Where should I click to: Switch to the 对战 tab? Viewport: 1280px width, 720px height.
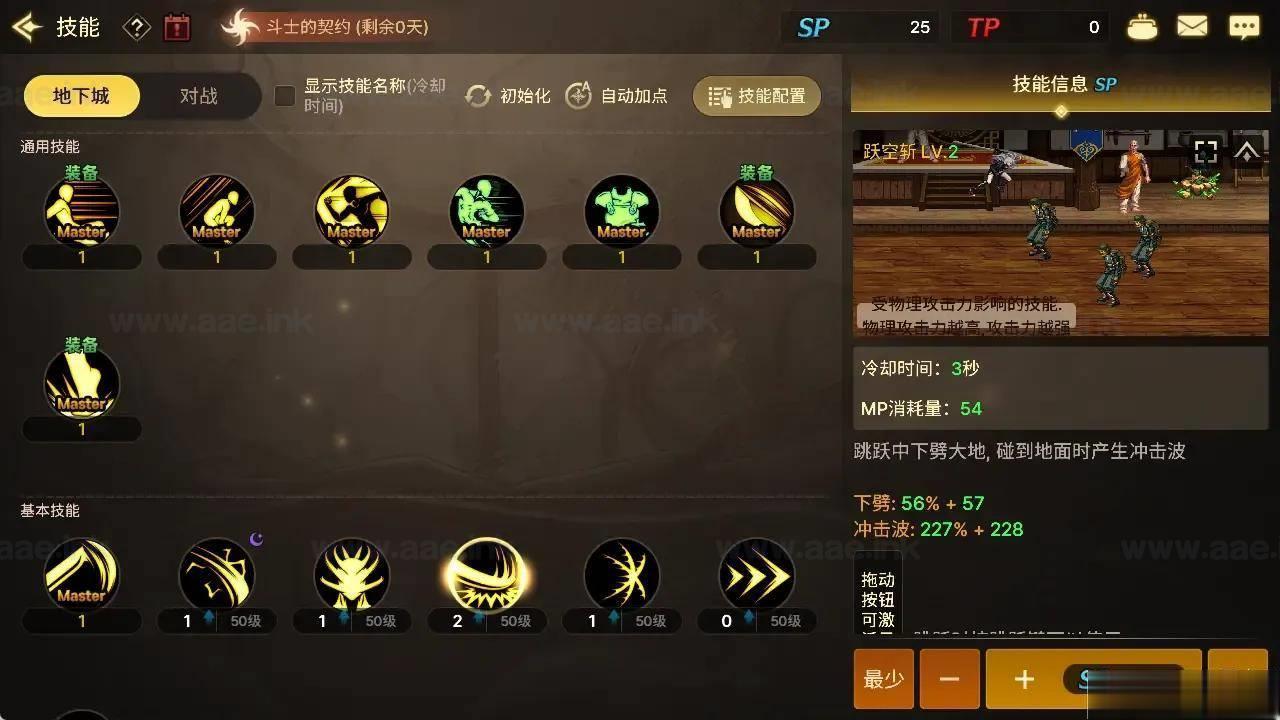[x=199, y=96]
